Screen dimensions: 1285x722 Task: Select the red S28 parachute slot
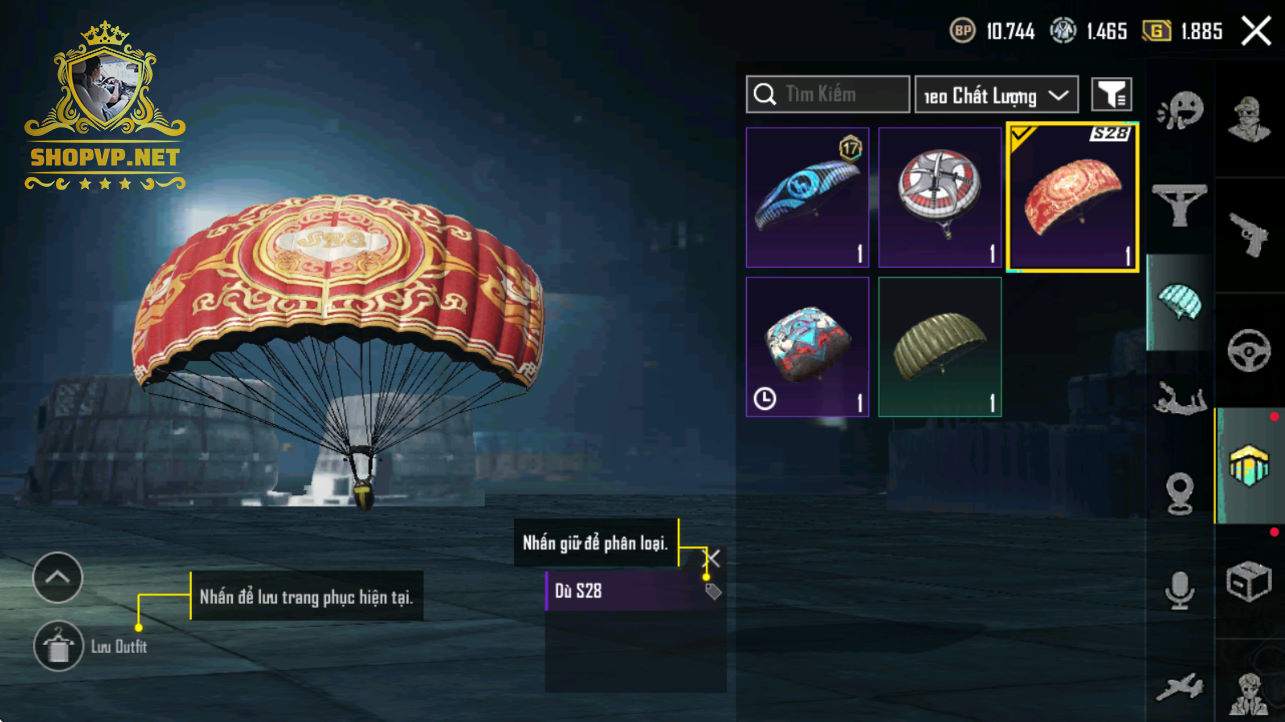(x=1072, y=197)
